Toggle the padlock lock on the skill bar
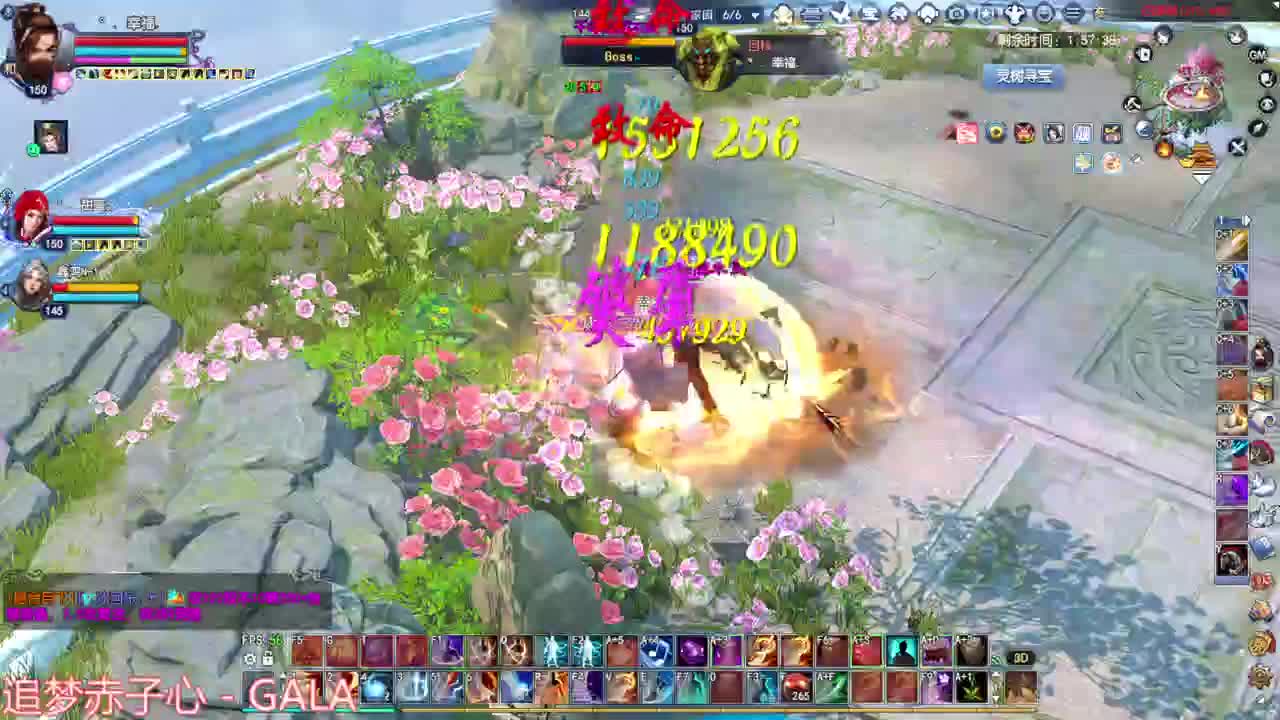This screenshot has width=1280, height=720. click(267, 657)
